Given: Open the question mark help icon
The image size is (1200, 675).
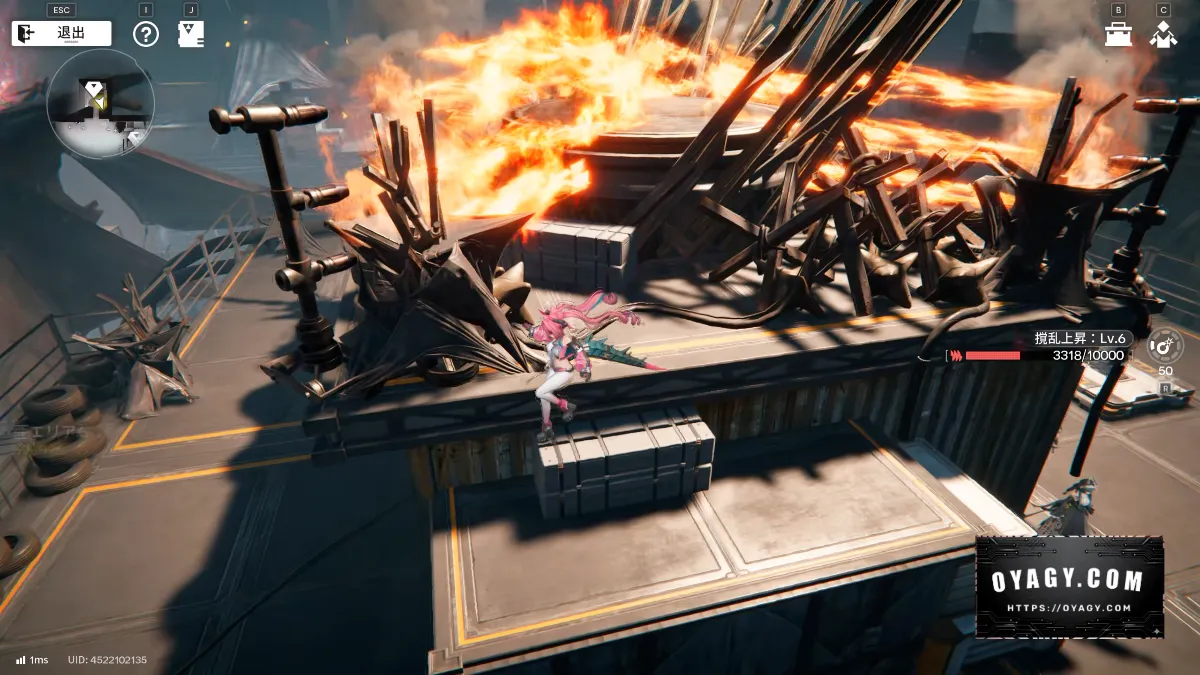Looking at the screenshot, I should 146,34.
